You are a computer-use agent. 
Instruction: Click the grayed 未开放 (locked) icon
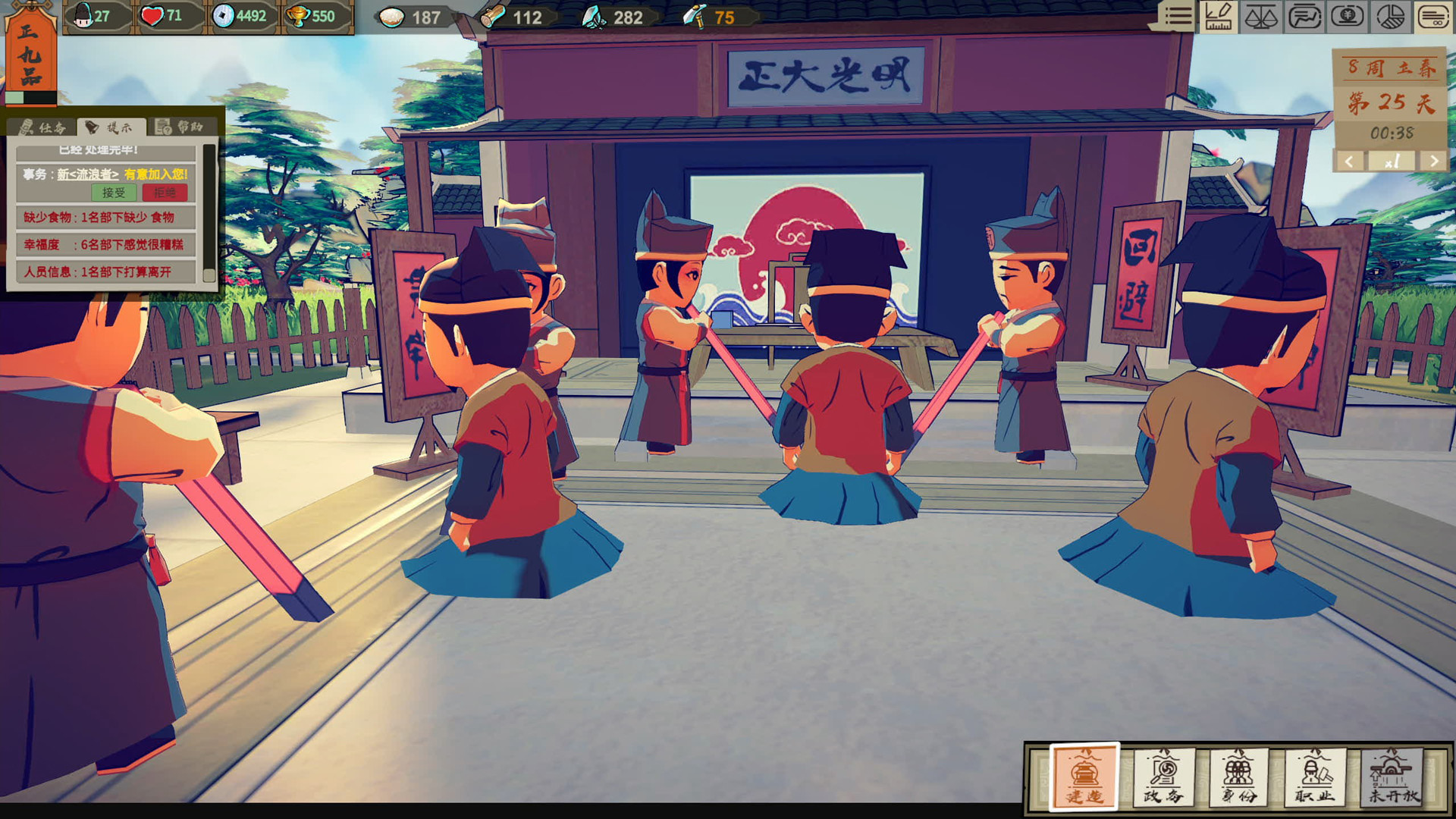(1392, 774)
